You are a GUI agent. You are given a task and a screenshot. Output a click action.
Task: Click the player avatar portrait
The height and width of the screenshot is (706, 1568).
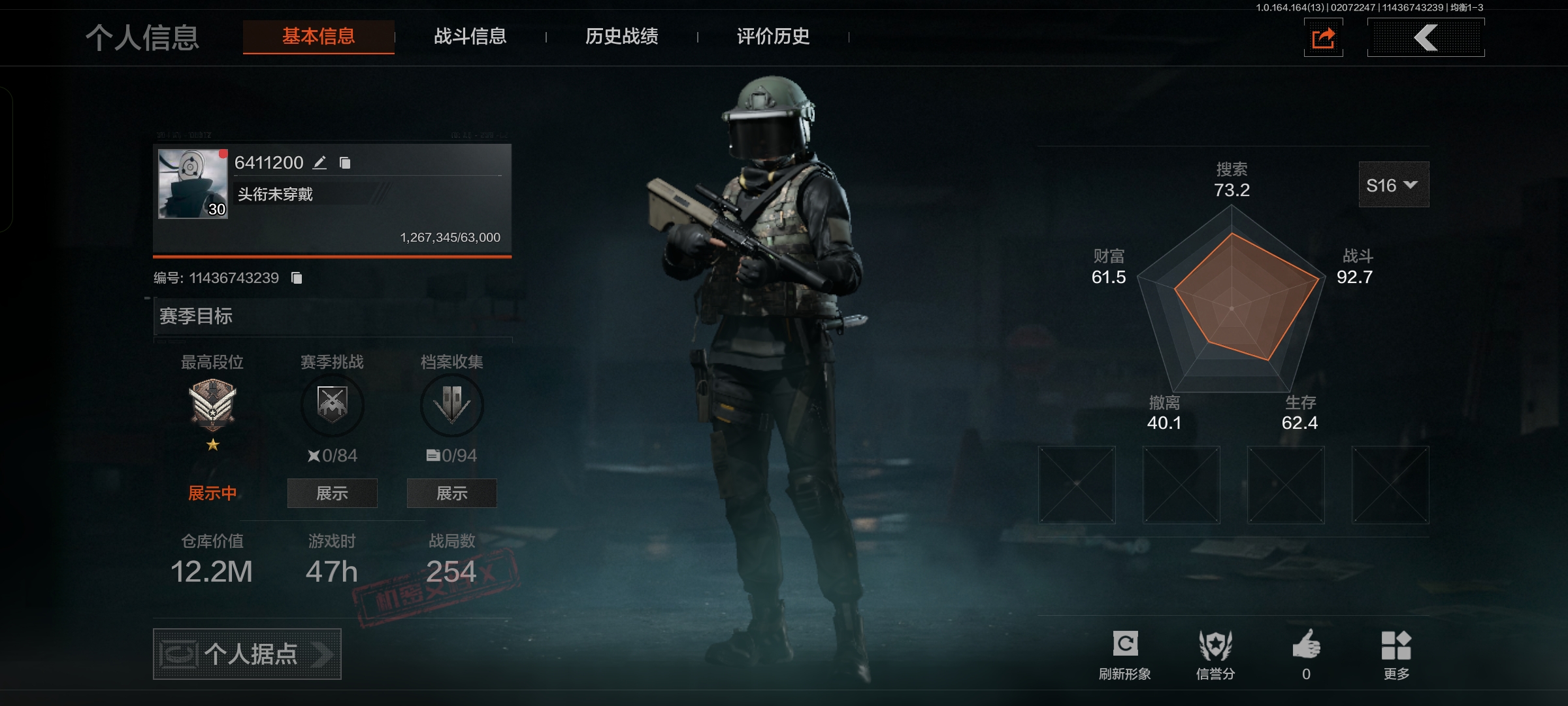coord(193,184)
